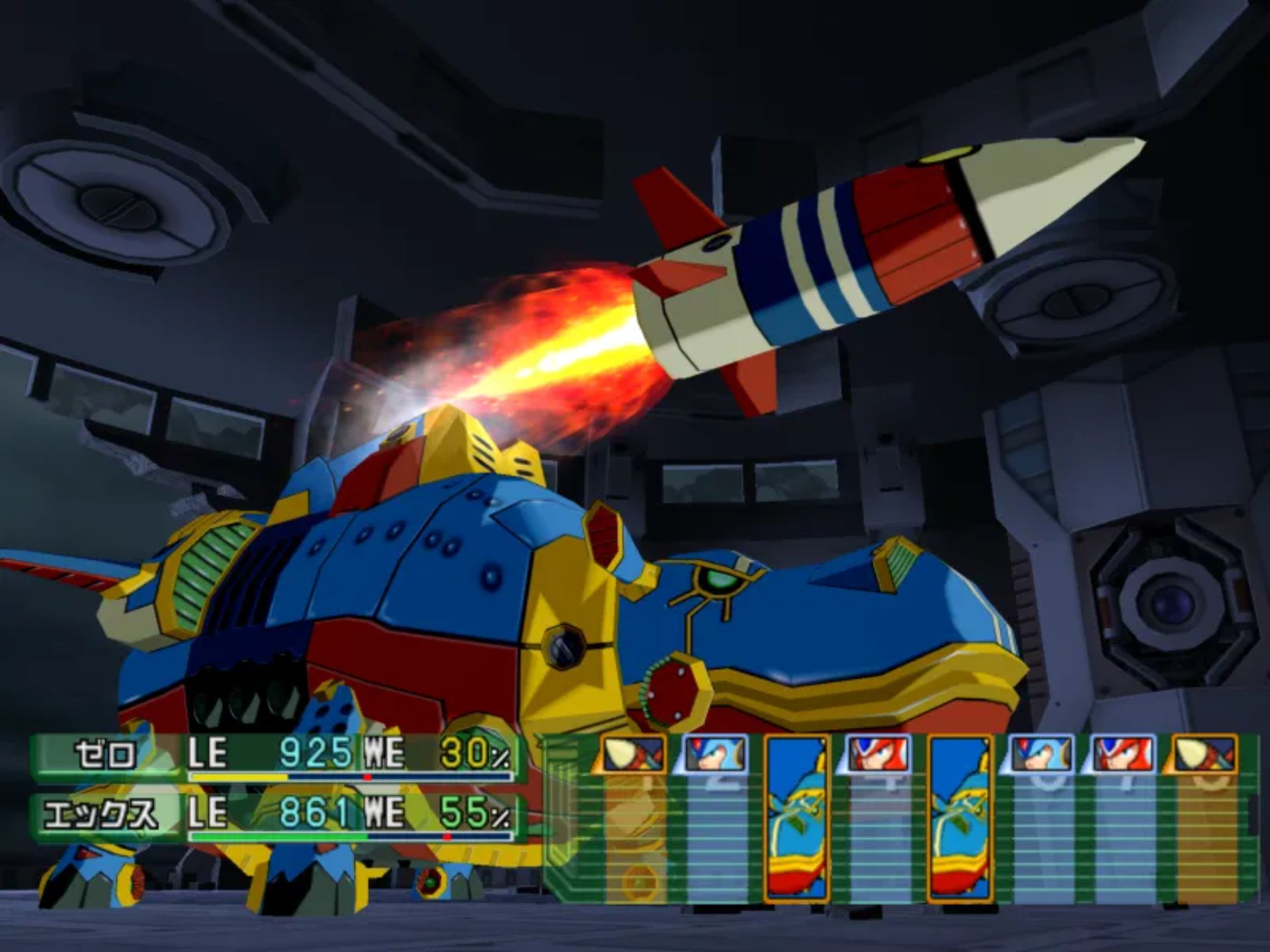
Task: Choose X's portrait in turn slot 2
Action: pos(716,754)
